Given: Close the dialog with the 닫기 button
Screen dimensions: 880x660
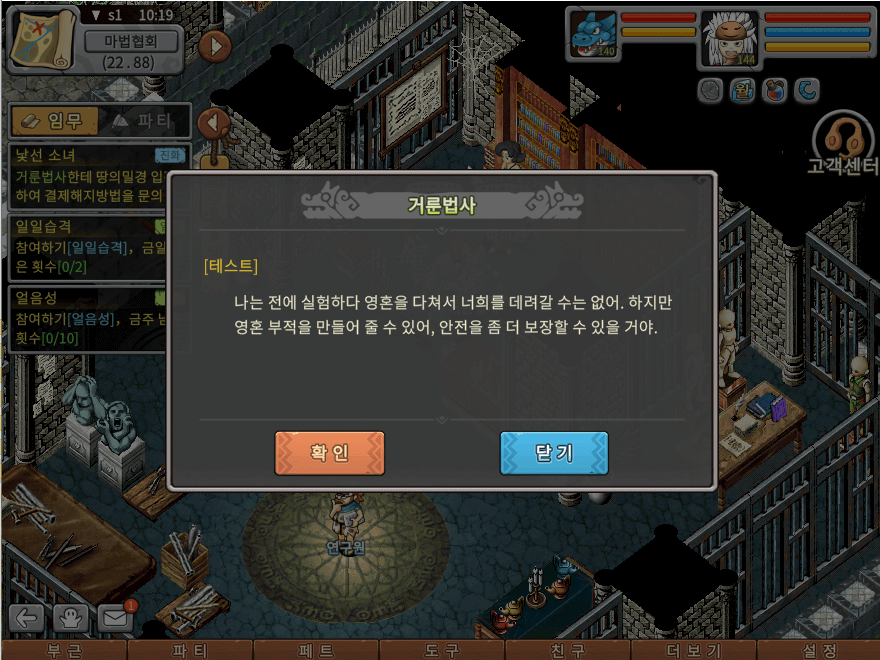Looking at the screenshot, I should click(554, 453).
